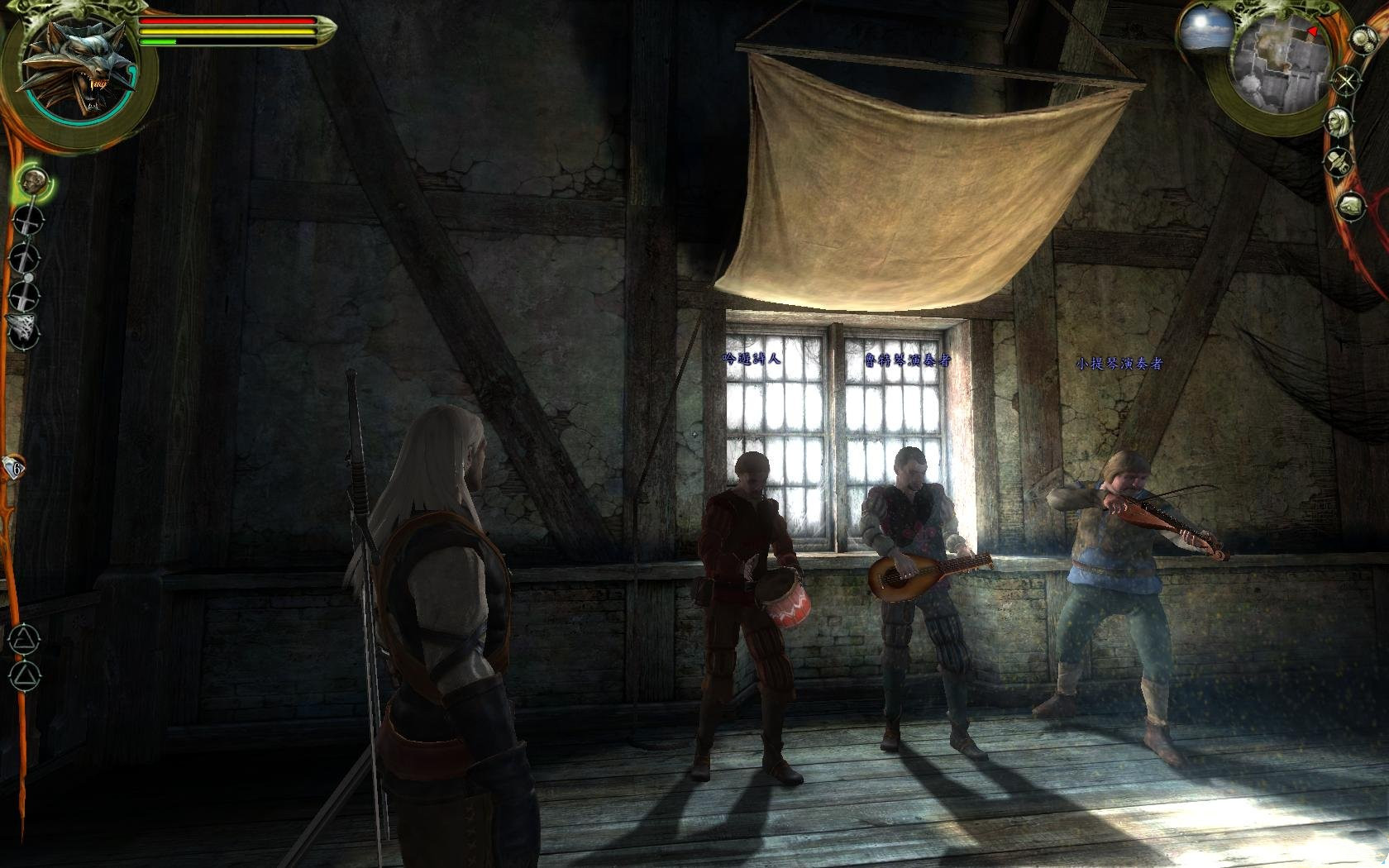Use the quick slot item showing 6
The height and width of the screenshot is (868, 1389).
click(14, 468)
